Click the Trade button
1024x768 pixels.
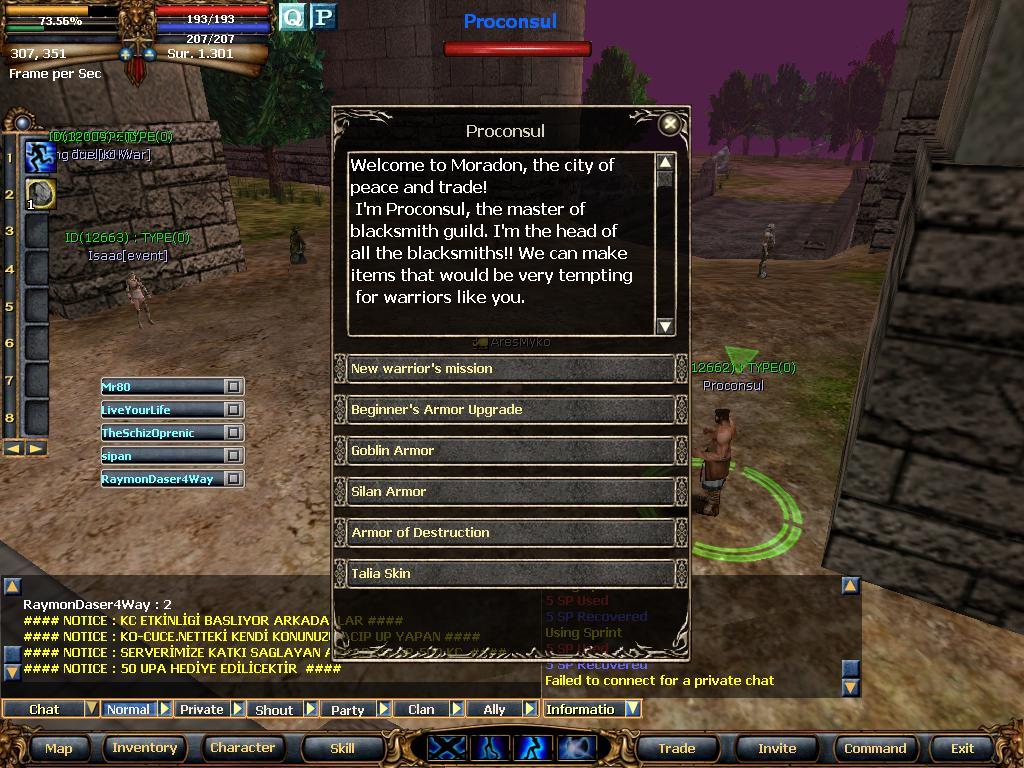pyautogui.click(x=677, y=748)
